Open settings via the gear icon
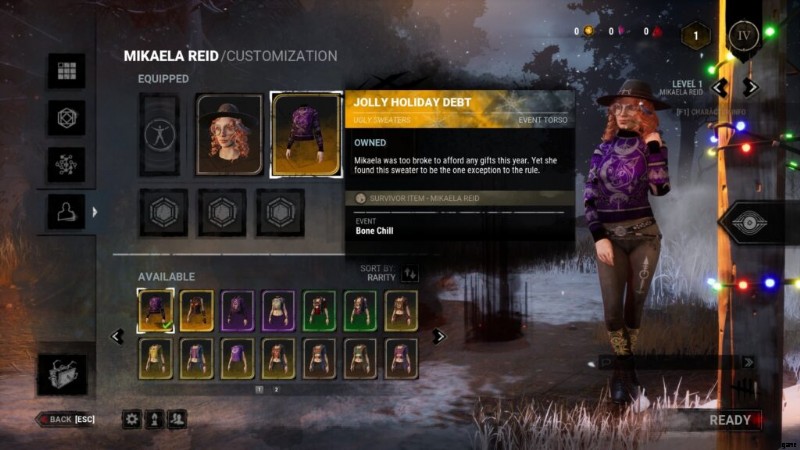 coord(132,419)
